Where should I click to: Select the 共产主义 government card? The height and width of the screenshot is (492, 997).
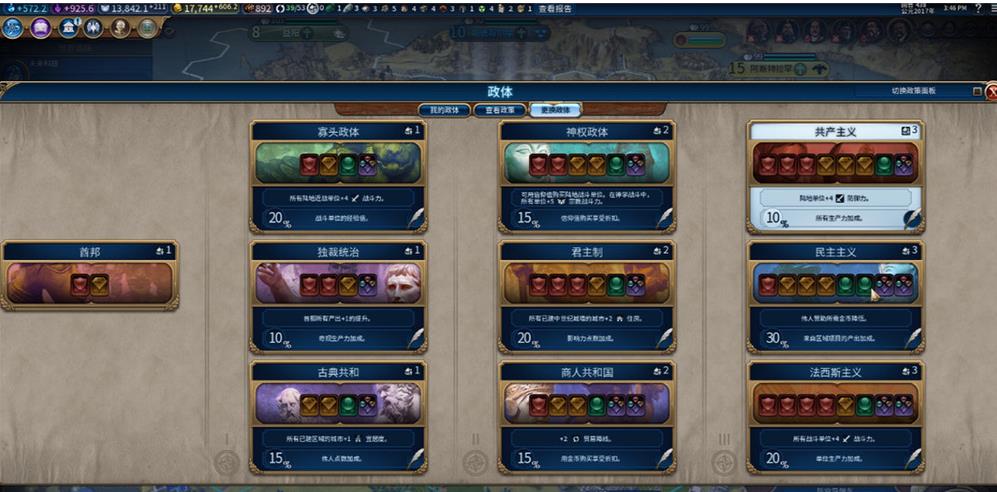pos(835,131)
